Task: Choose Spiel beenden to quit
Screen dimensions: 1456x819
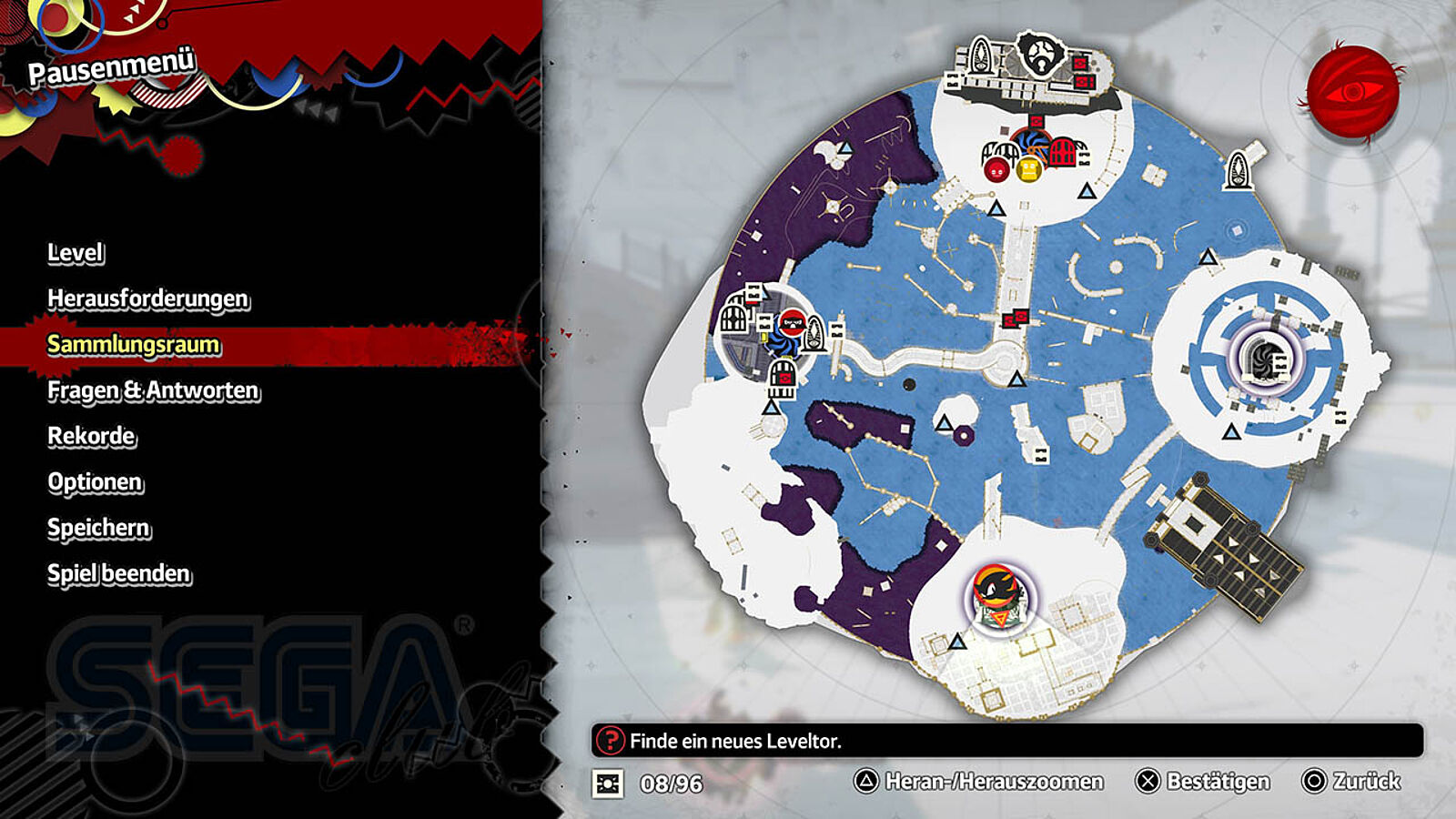Action: (x=119, y=573)
